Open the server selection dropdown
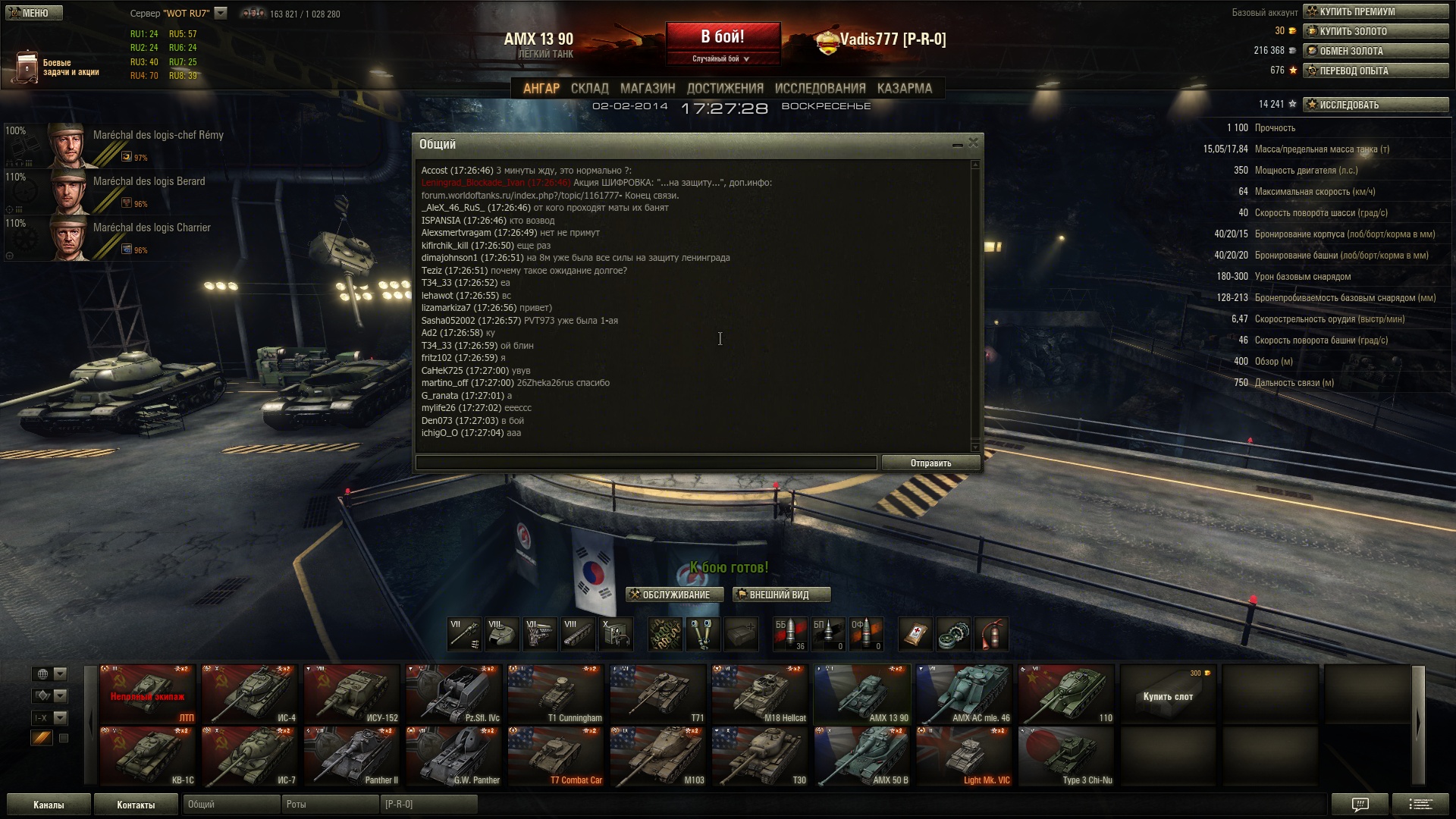 pos(221,13)
